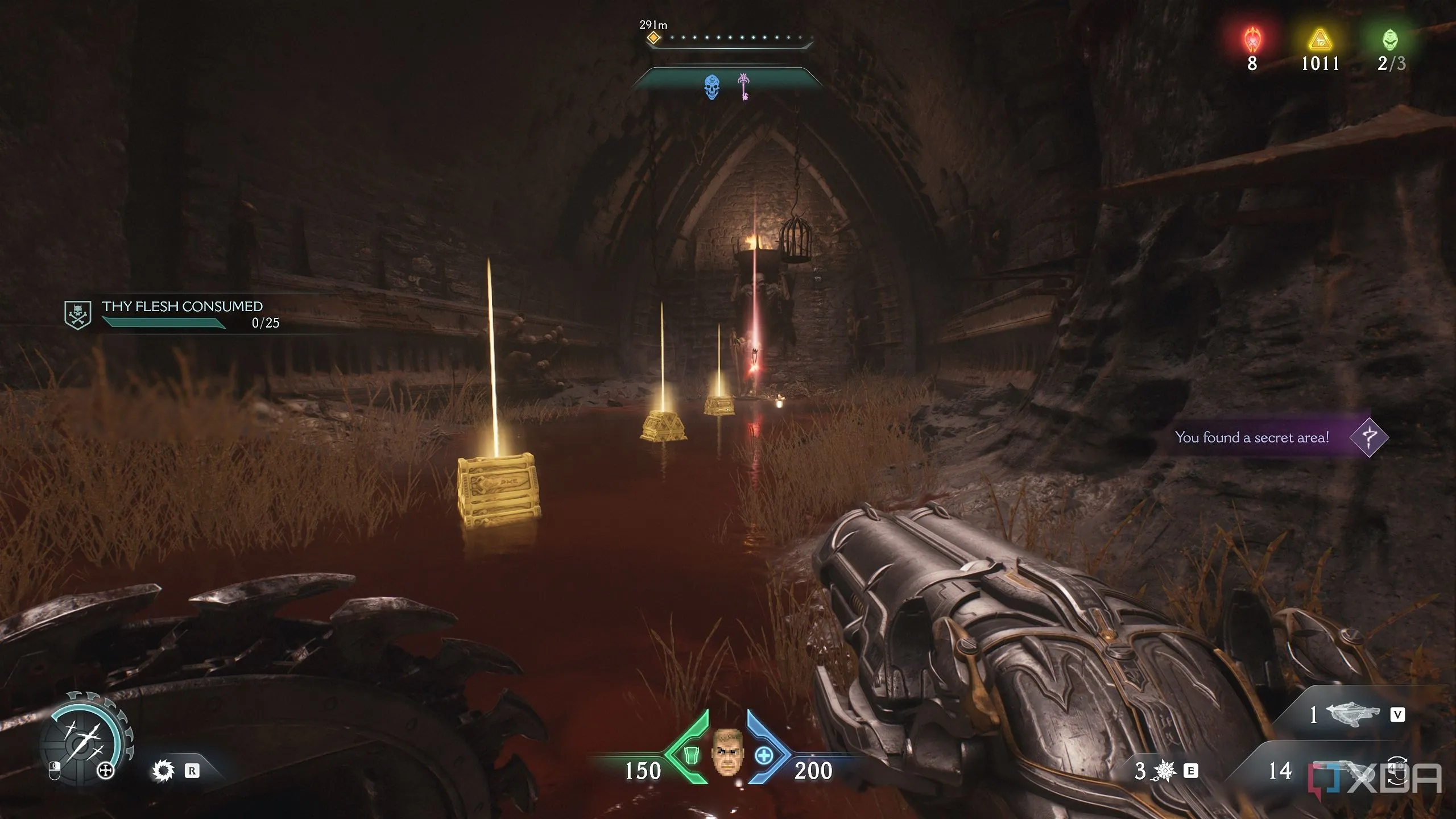Click the green secrets counter icon

coord(1390,40)
